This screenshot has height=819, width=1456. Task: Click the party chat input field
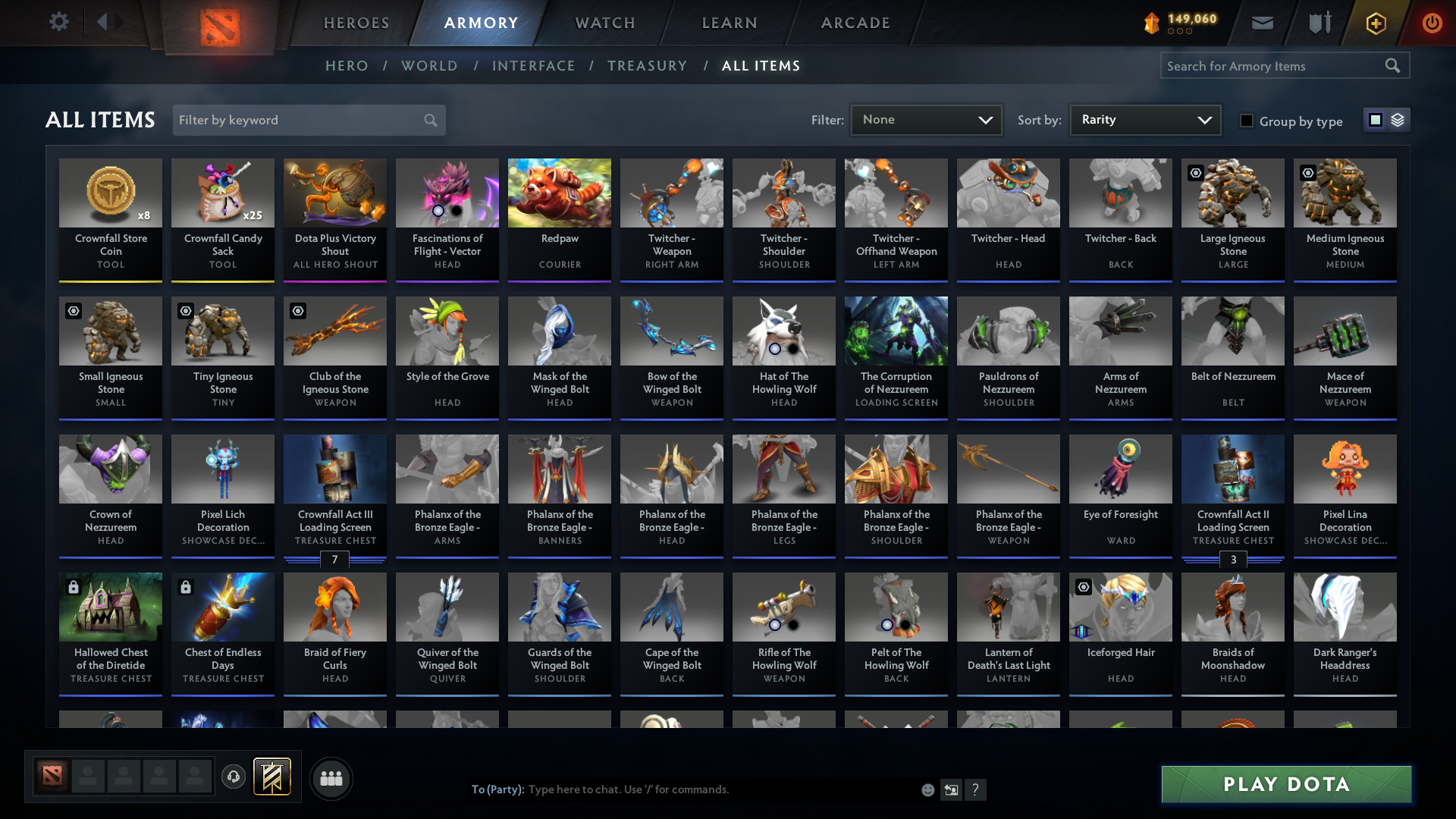click(682, 789)
